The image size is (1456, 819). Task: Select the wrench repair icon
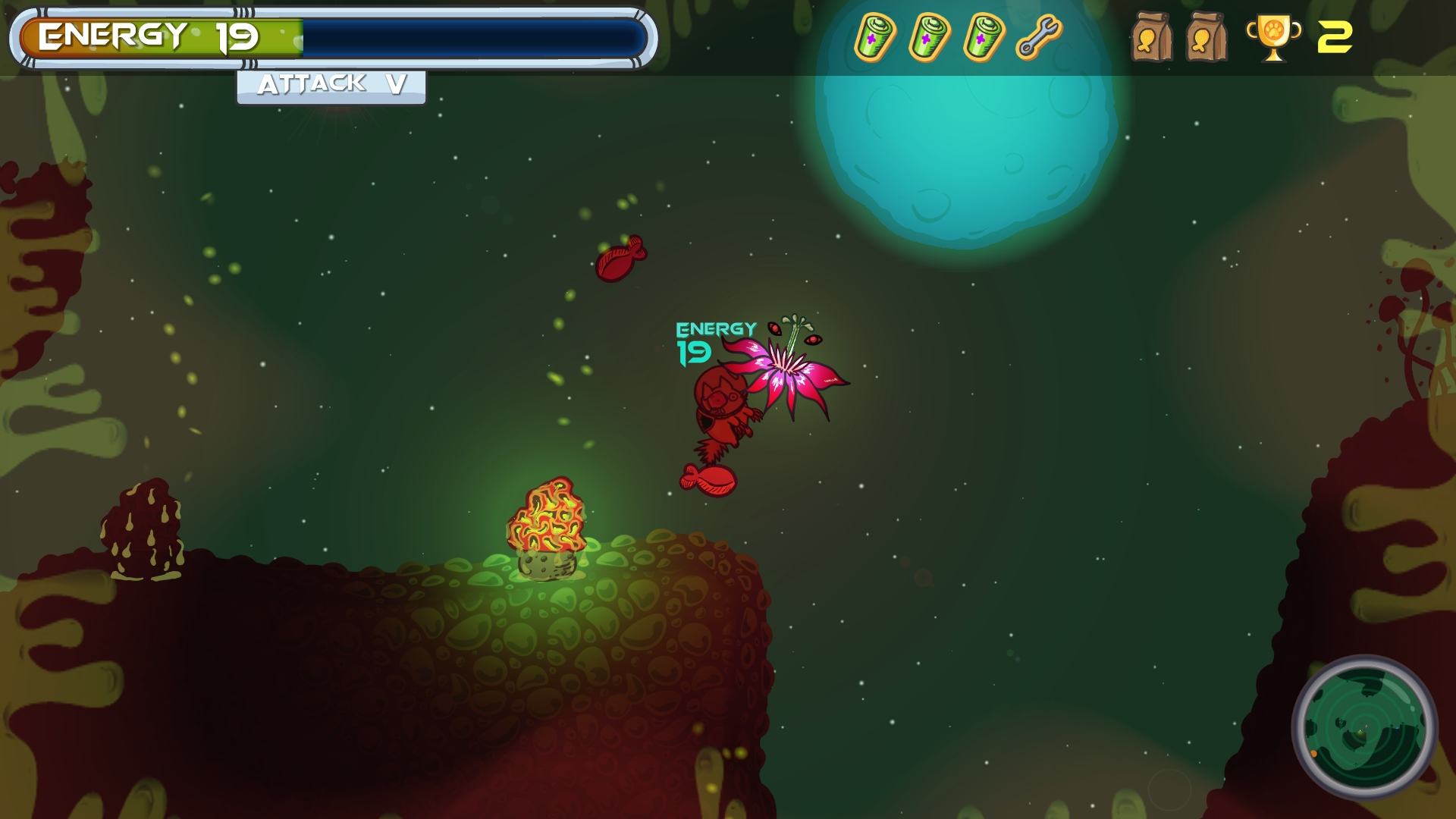(1038, 37)
